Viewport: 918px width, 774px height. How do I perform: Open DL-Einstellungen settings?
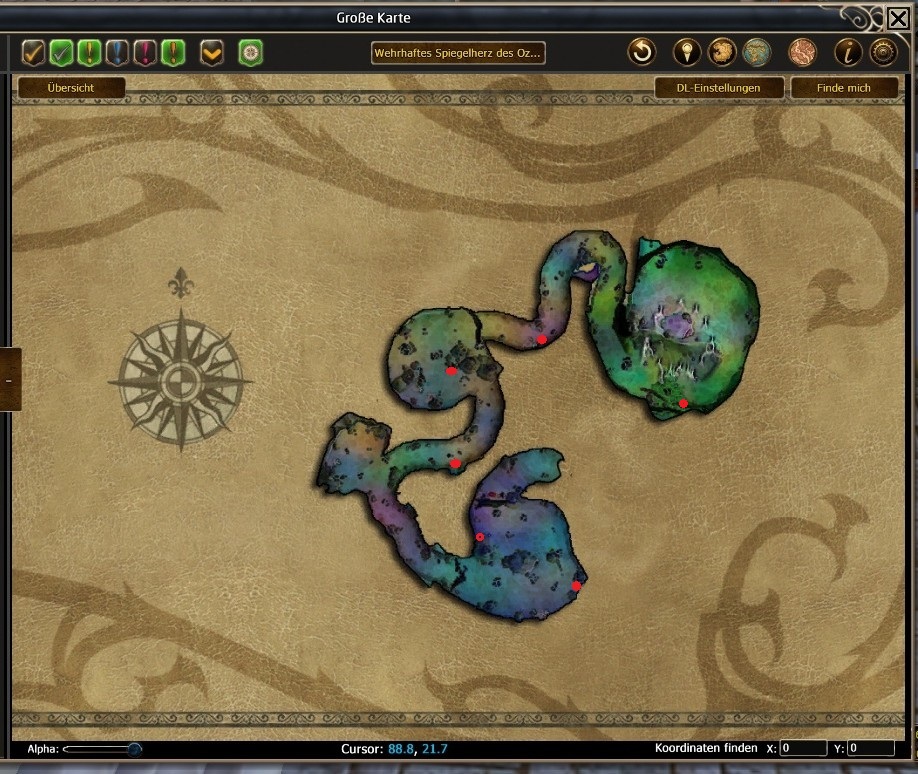click(x=718, y=88)
